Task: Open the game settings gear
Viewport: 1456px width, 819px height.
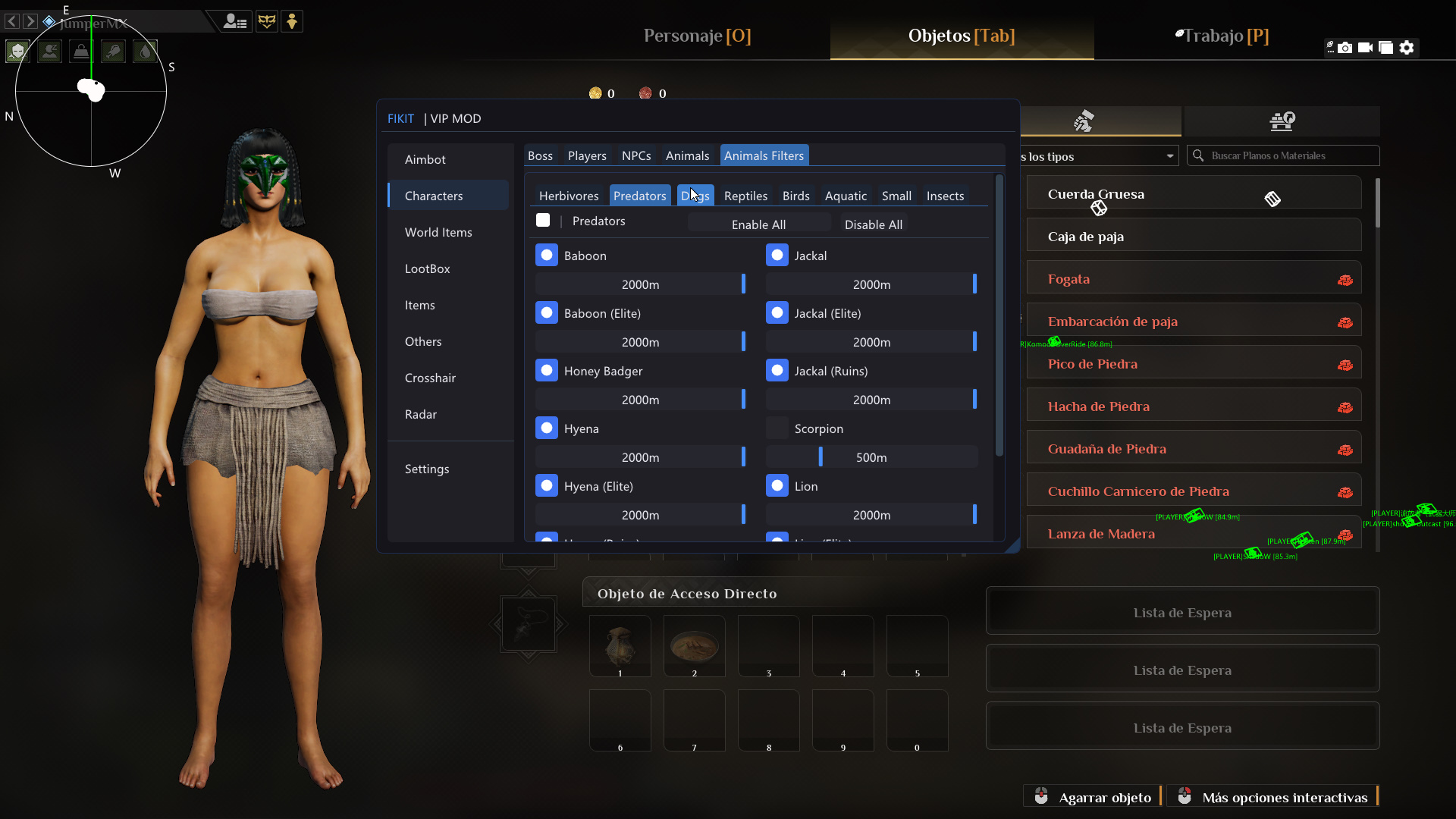Action: point(1407,47)
